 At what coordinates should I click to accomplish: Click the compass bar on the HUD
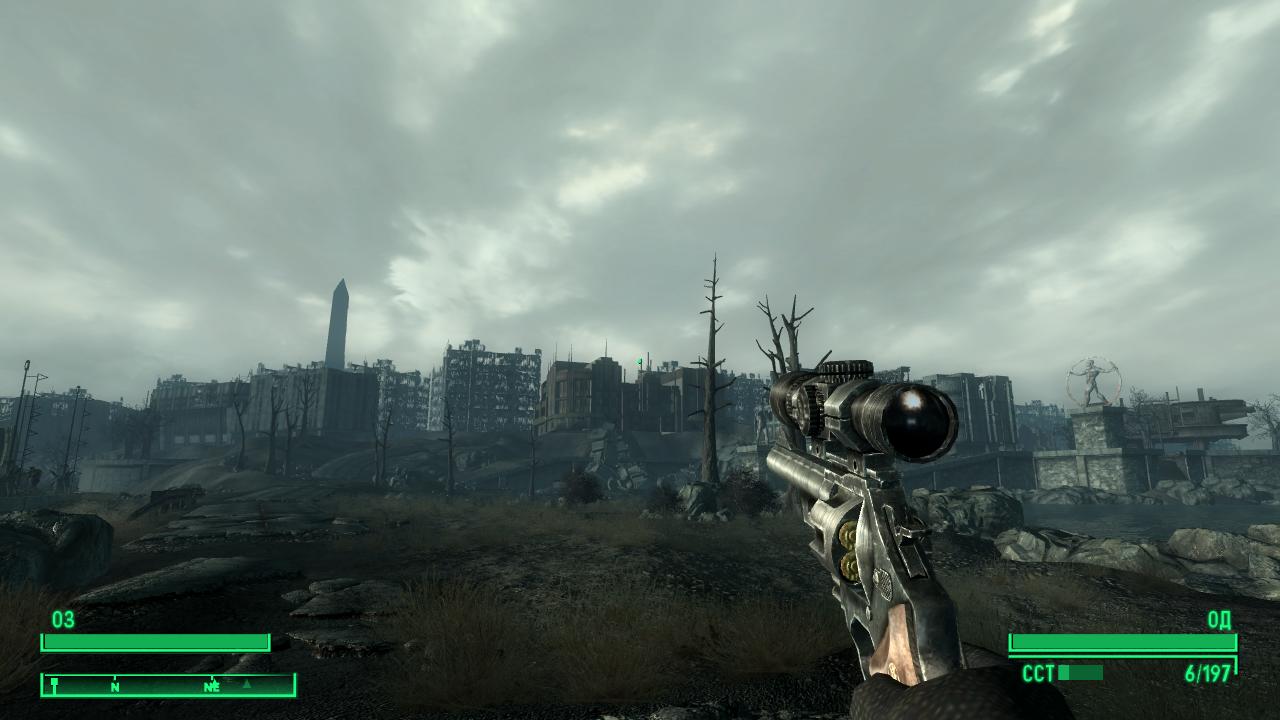[168, 685]
